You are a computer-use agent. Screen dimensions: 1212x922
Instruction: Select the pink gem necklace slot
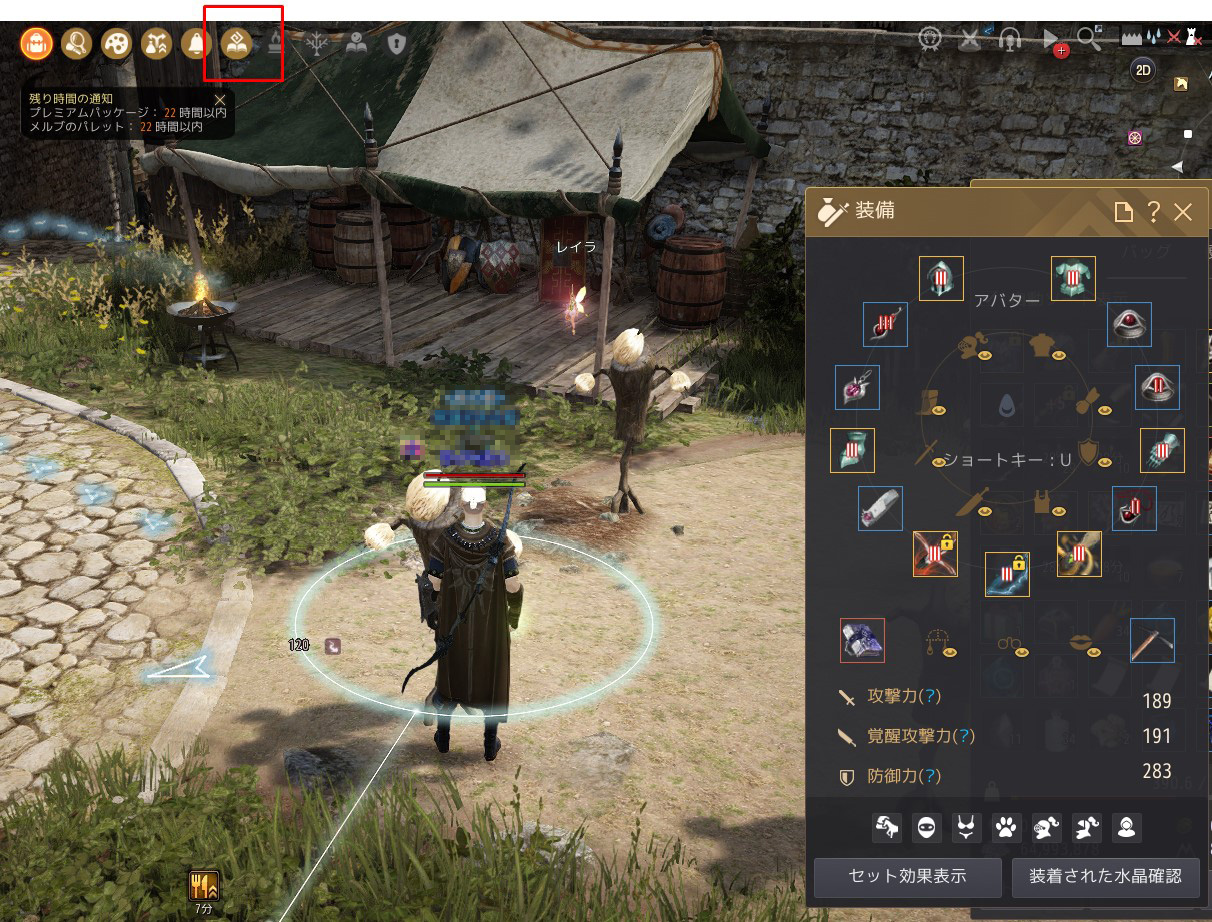(x=857, y=387)
